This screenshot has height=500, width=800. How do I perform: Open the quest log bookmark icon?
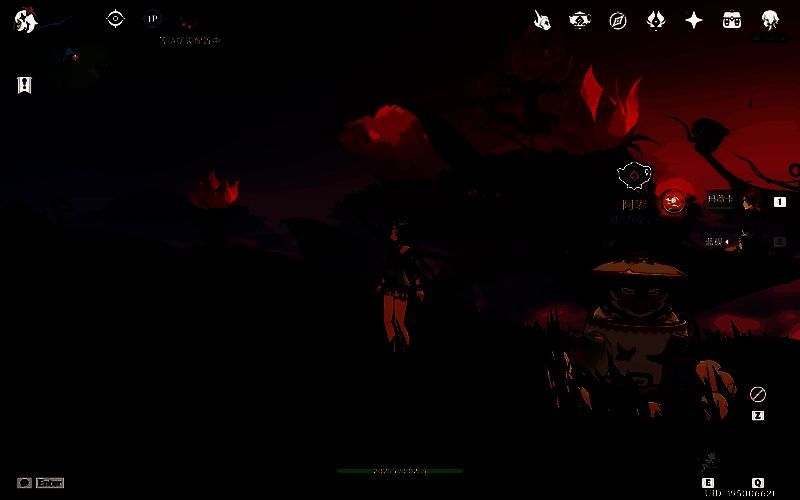(x=25, y=85)
